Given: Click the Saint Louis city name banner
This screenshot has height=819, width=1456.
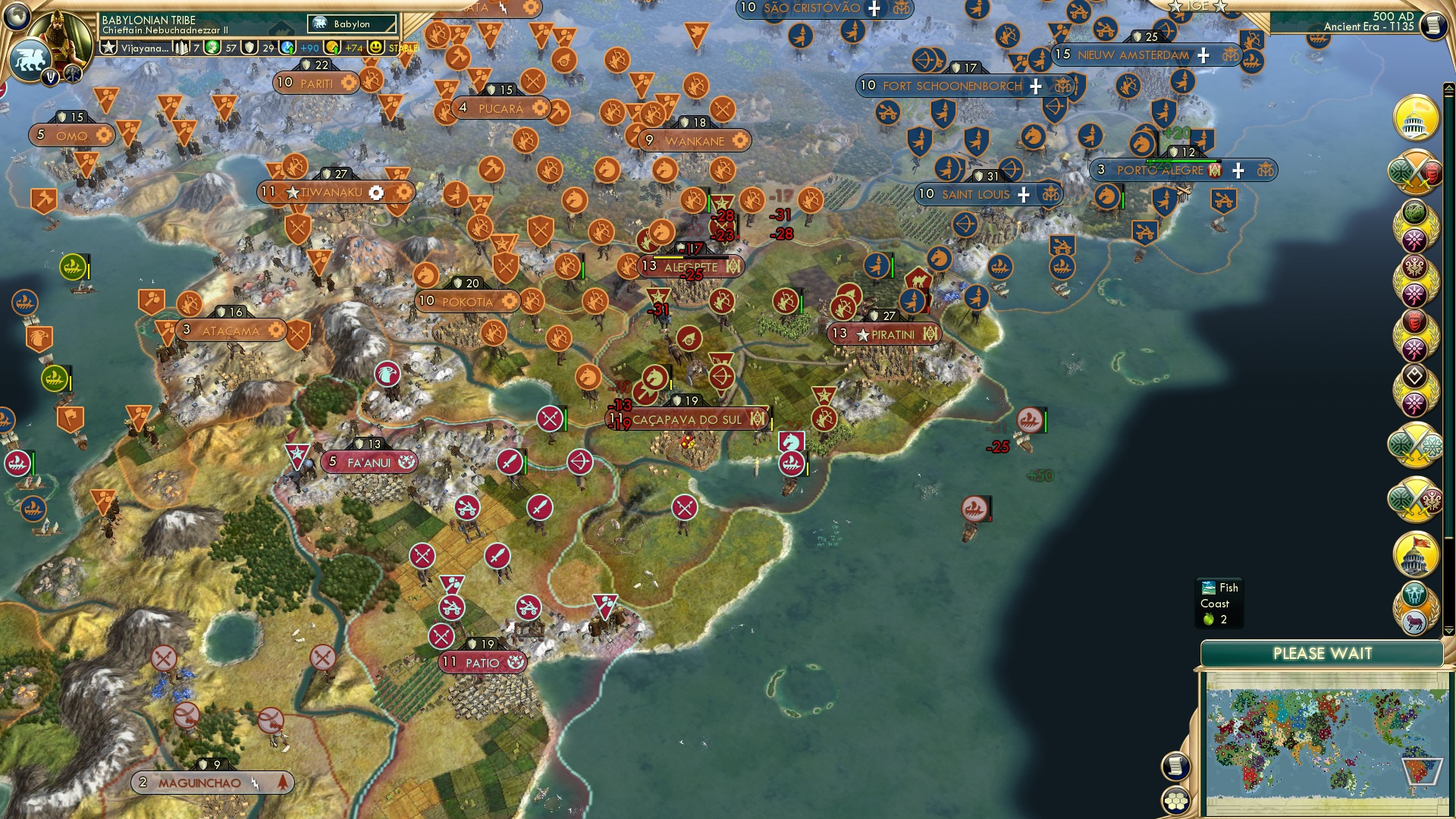Looking at the screenshot, I should [x=977, y=195].
